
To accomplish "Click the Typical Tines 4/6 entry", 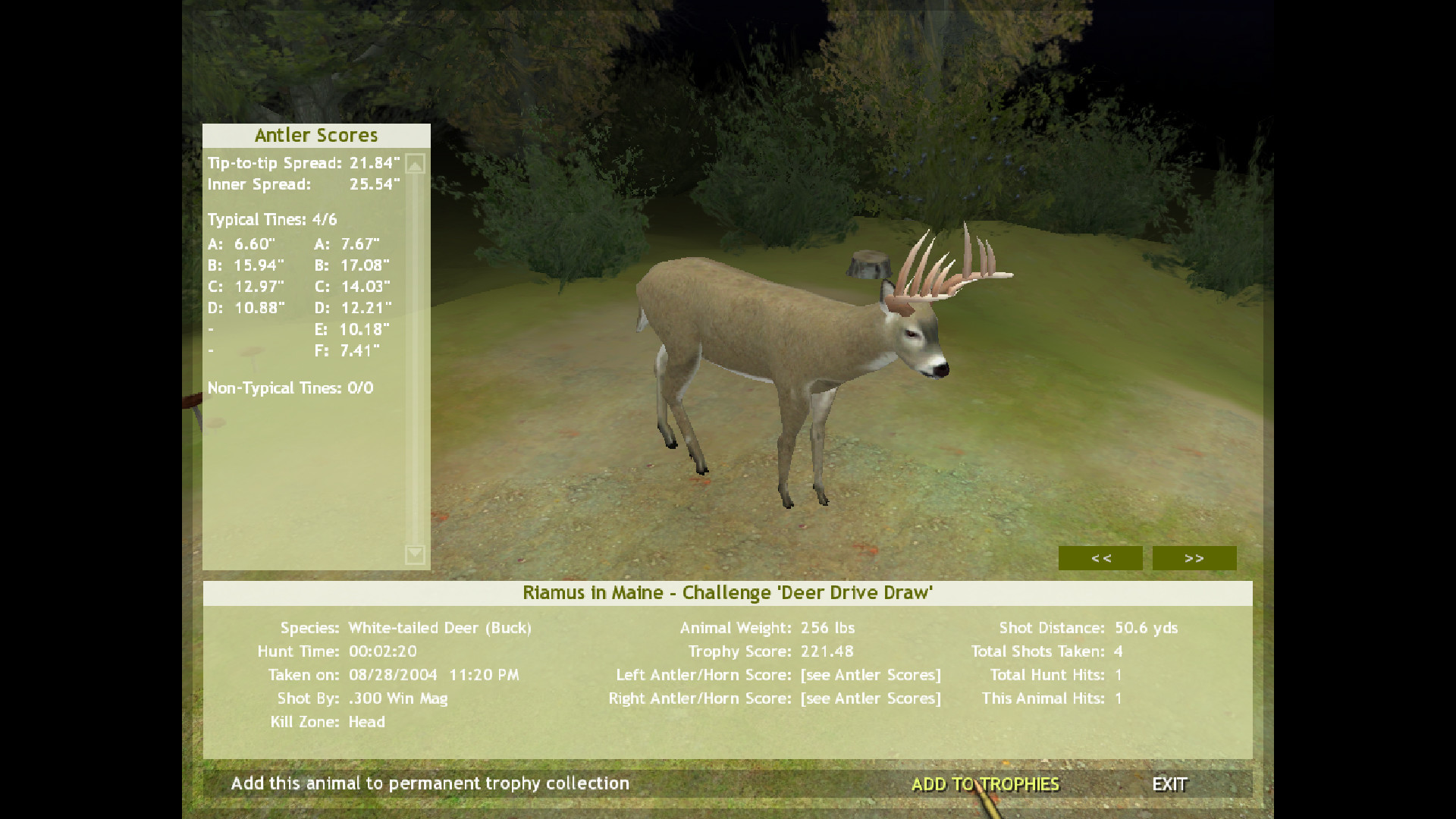I will [x=271, y=219].
